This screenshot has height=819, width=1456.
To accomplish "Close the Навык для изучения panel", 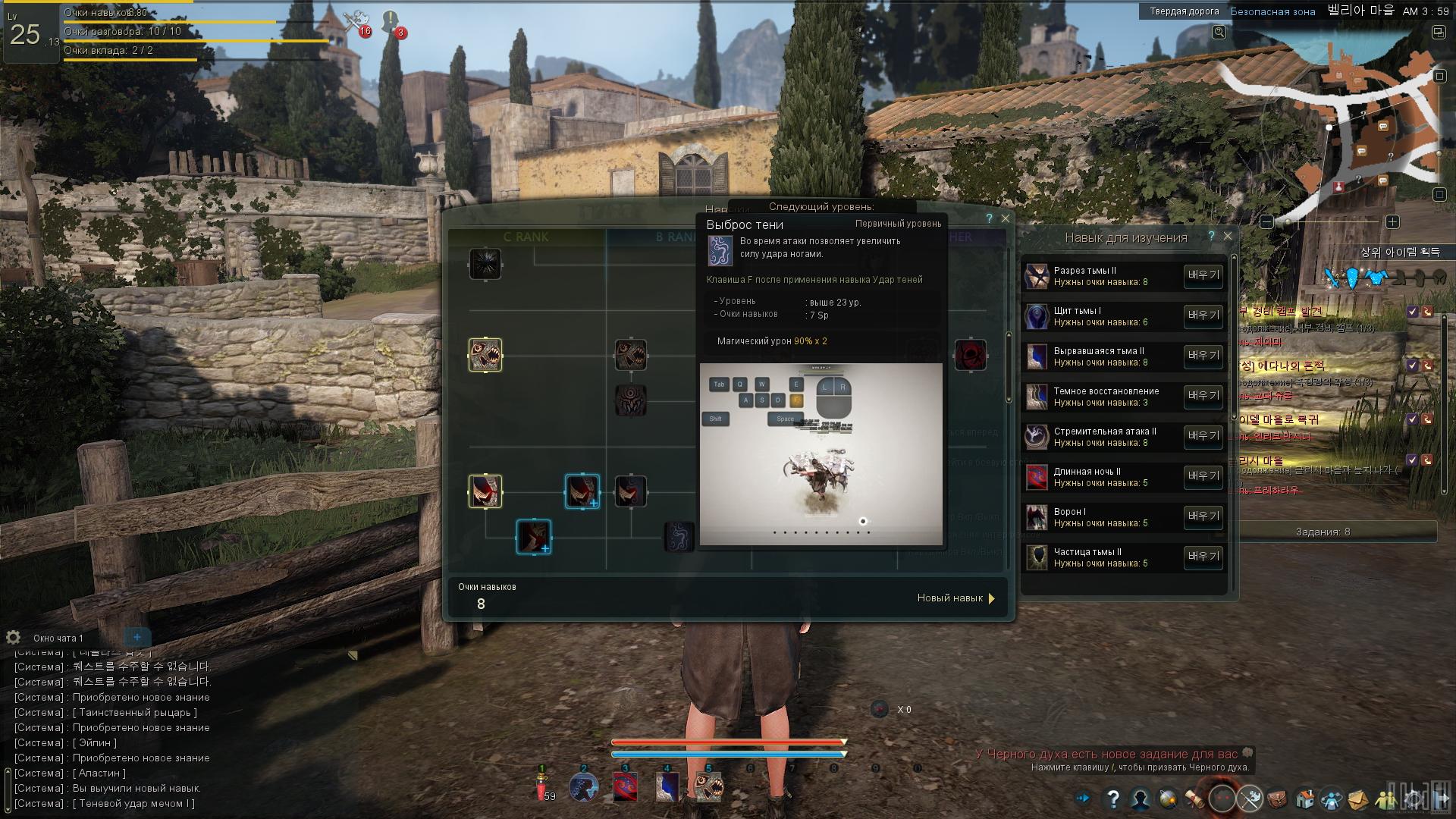I will (x=1228, y=237).
